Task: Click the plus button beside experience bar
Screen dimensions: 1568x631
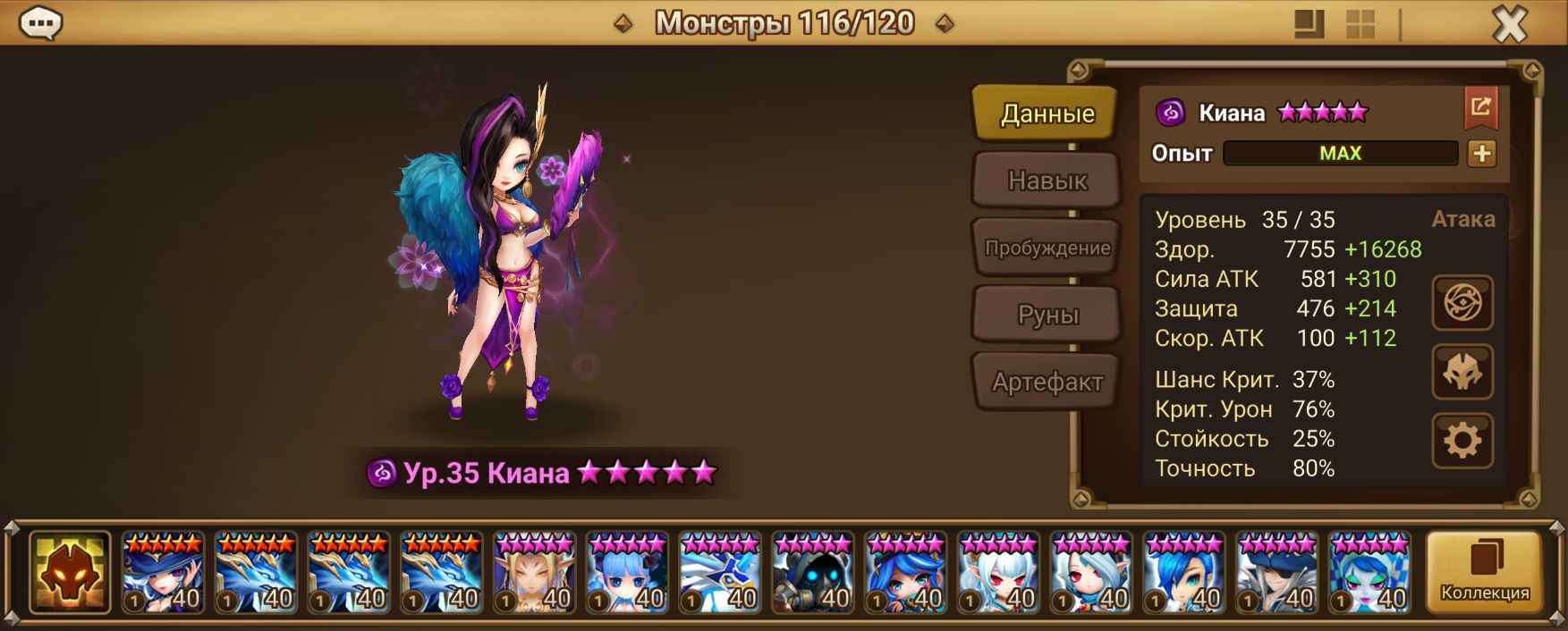Action: (x=1481, y=154)
